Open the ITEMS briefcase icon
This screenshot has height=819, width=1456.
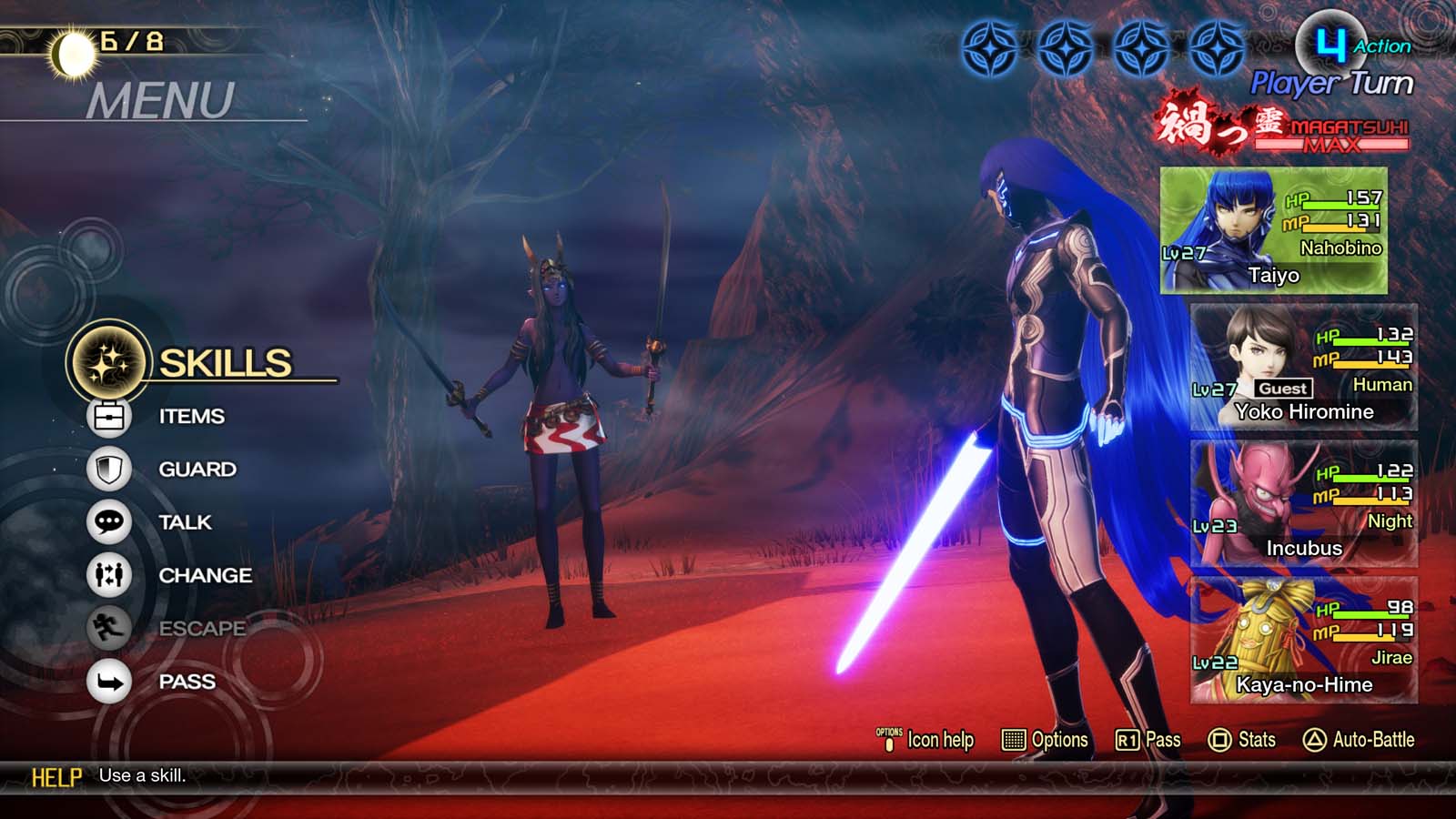(111, 416)
